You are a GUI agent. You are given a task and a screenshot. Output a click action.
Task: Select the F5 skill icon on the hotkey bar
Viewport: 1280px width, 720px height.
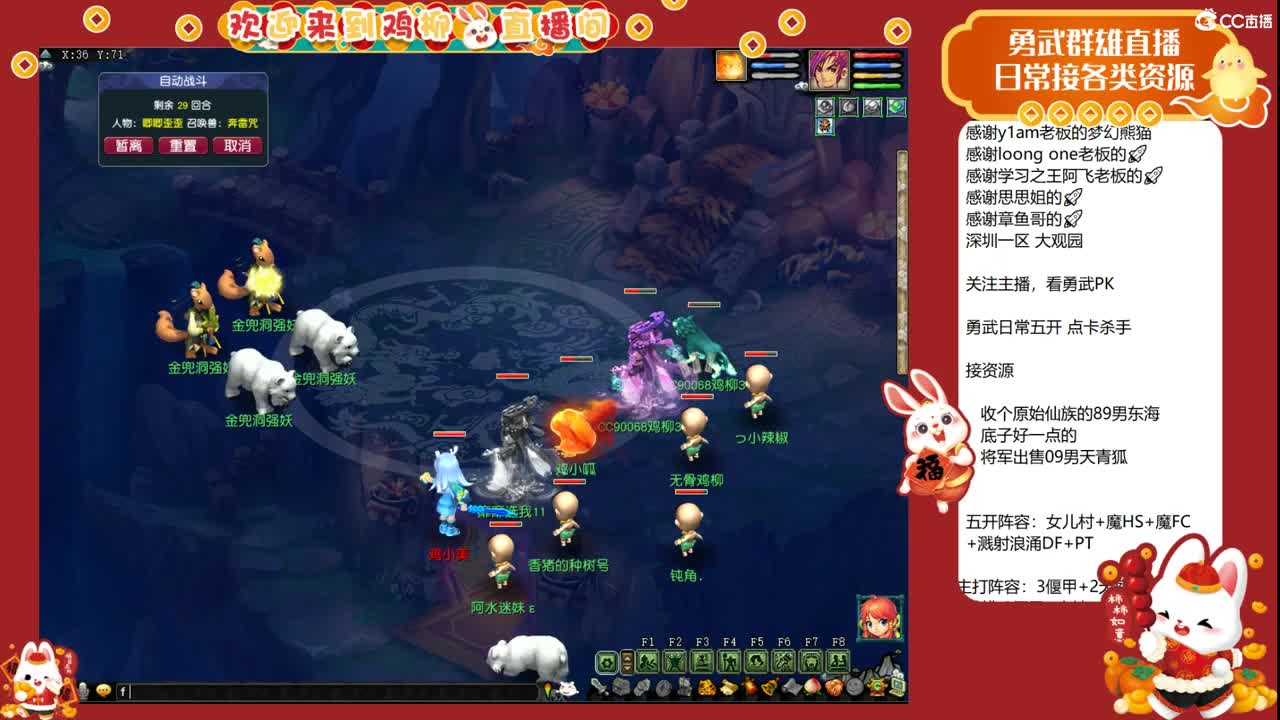pos(757,660)
